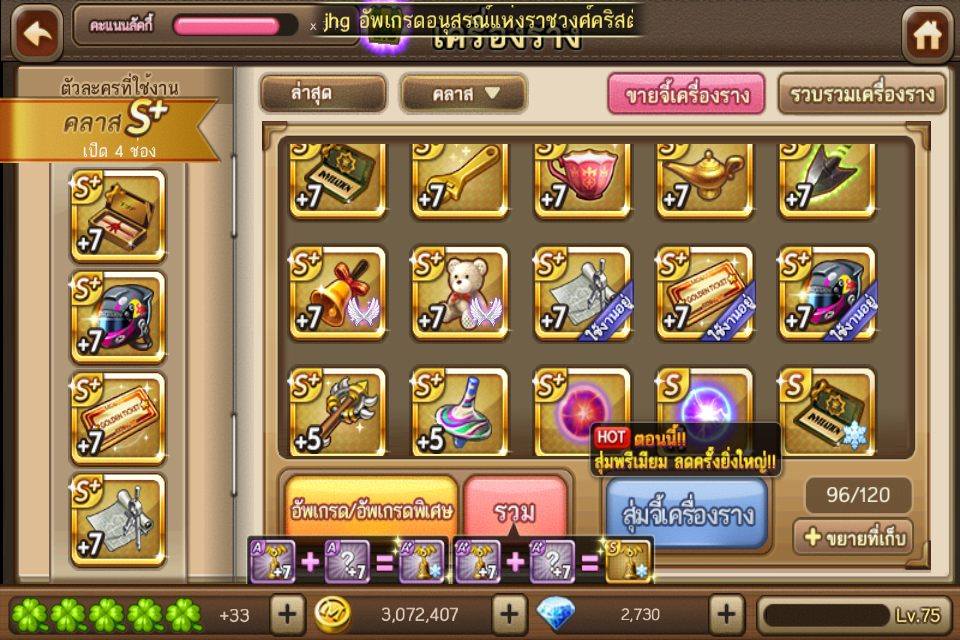Image resolution: width=960 pixels, height=640 pixels.
Task: Select the golden magic lamp charm
Action: click(x=704, y=180)
